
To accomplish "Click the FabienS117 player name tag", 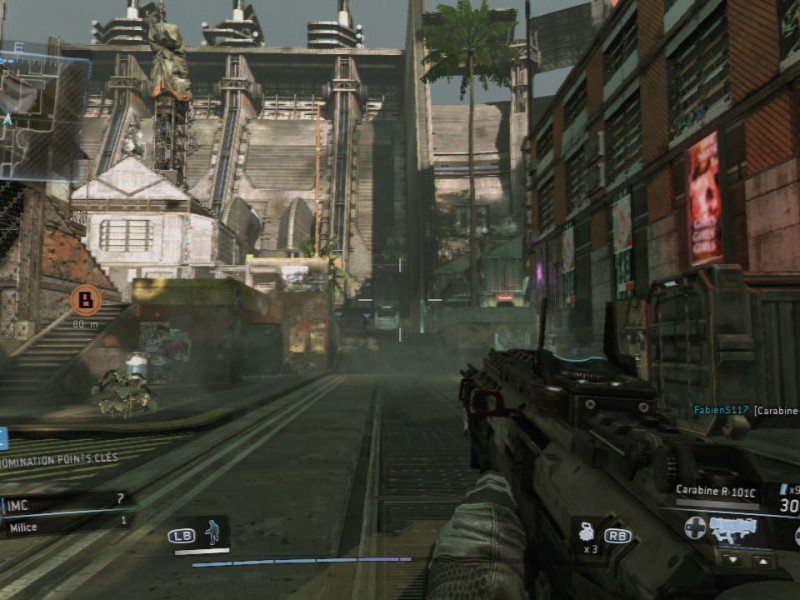I will click(x=720, y=410).
